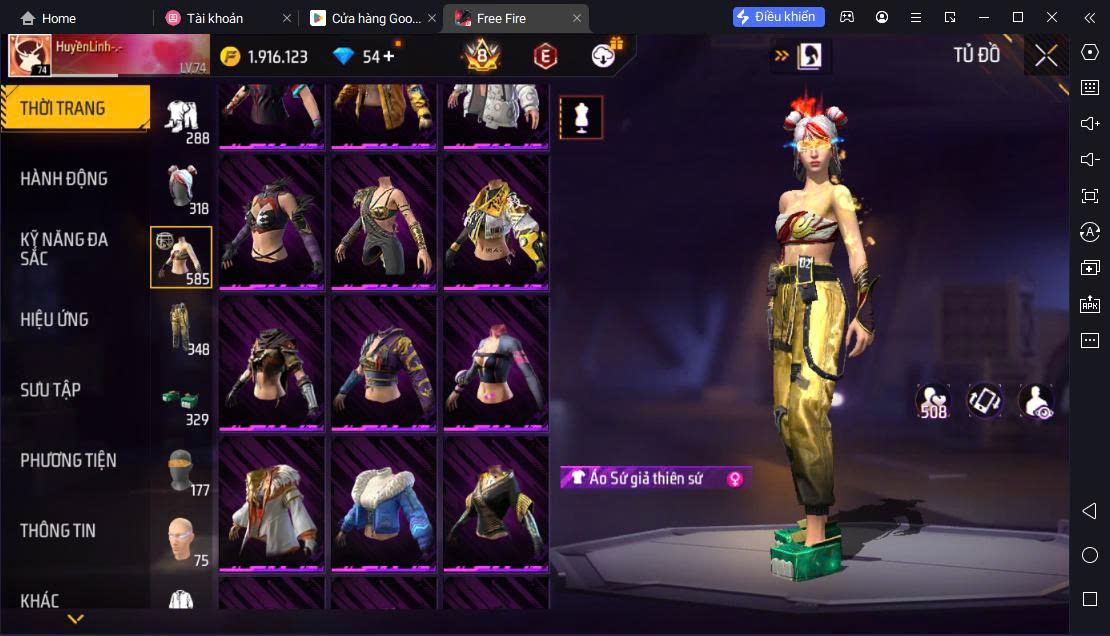
Task: Switch to KỸ NĂNG ĐA SẮC tab
Action: (64, 249)
